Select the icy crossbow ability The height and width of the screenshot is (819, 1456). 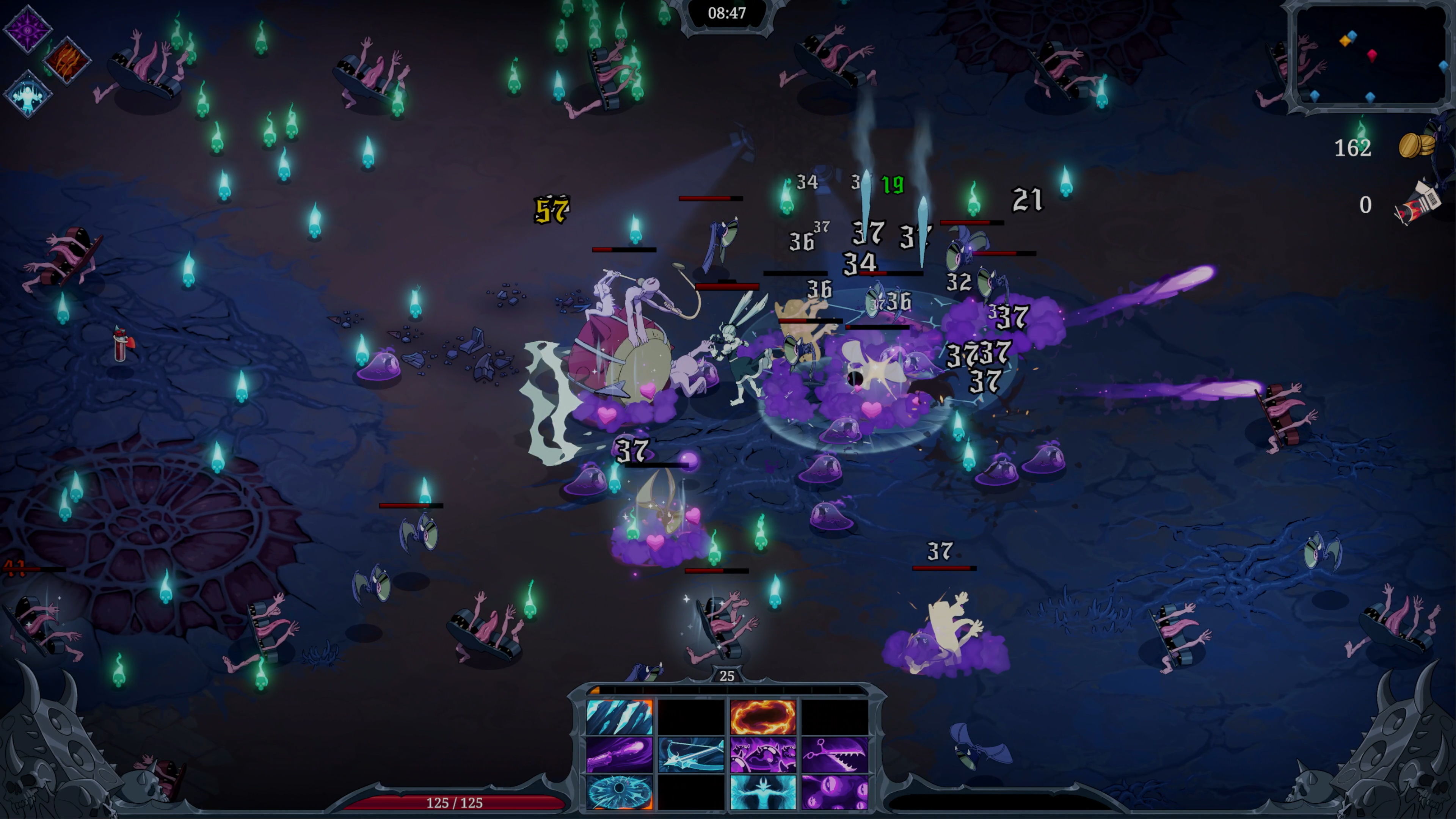pyautogui.click(x=691, y=754)
